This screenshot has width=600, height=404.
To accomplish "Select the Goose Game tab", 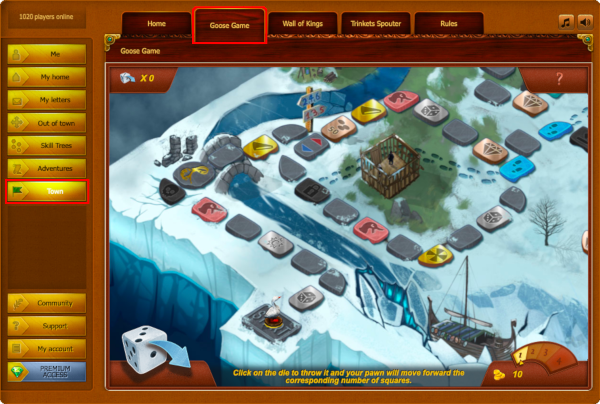I will tap(229, 25).
